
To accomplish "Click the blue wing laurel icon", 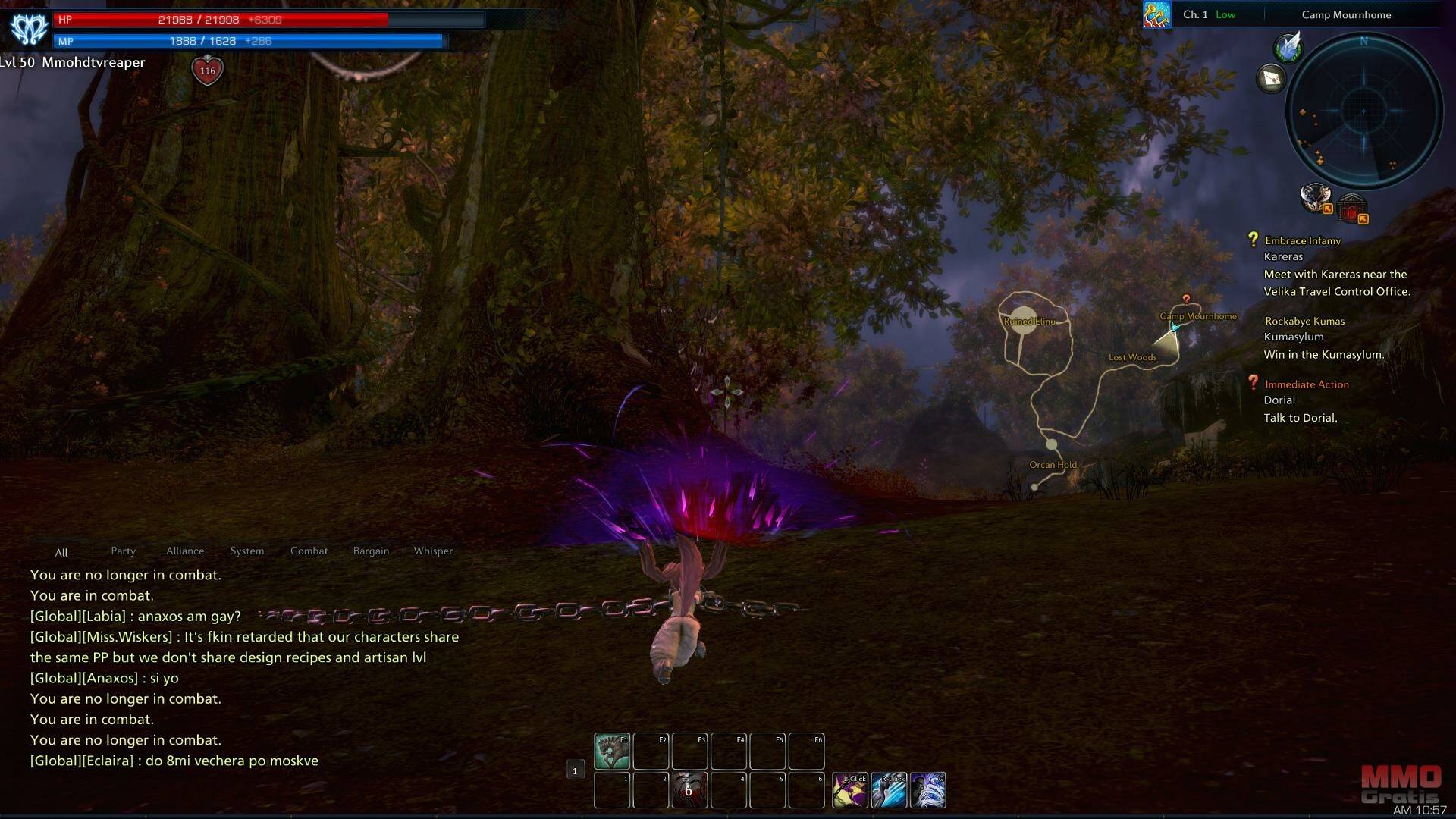I will (1288, 47).
